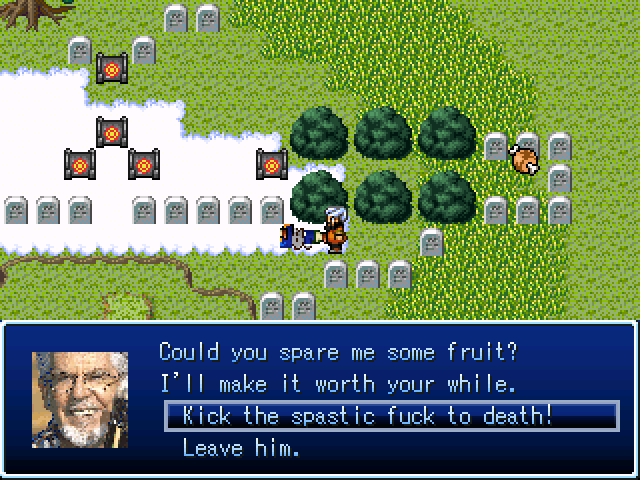This screenshot has height=480, width=640.
Task: Choose the highlighted kick-him-to-death reply
Action: tap(367, 416)
